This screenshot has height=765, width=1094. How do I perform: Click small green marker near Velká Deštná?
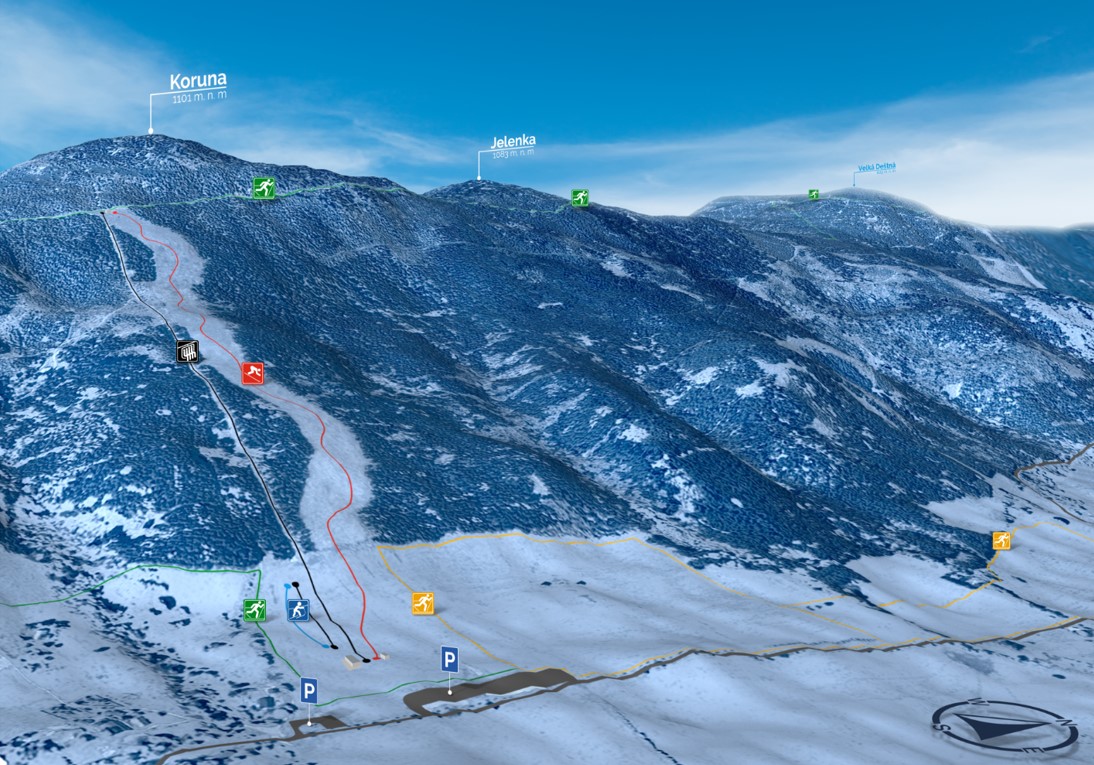click(x=813, y=194)
